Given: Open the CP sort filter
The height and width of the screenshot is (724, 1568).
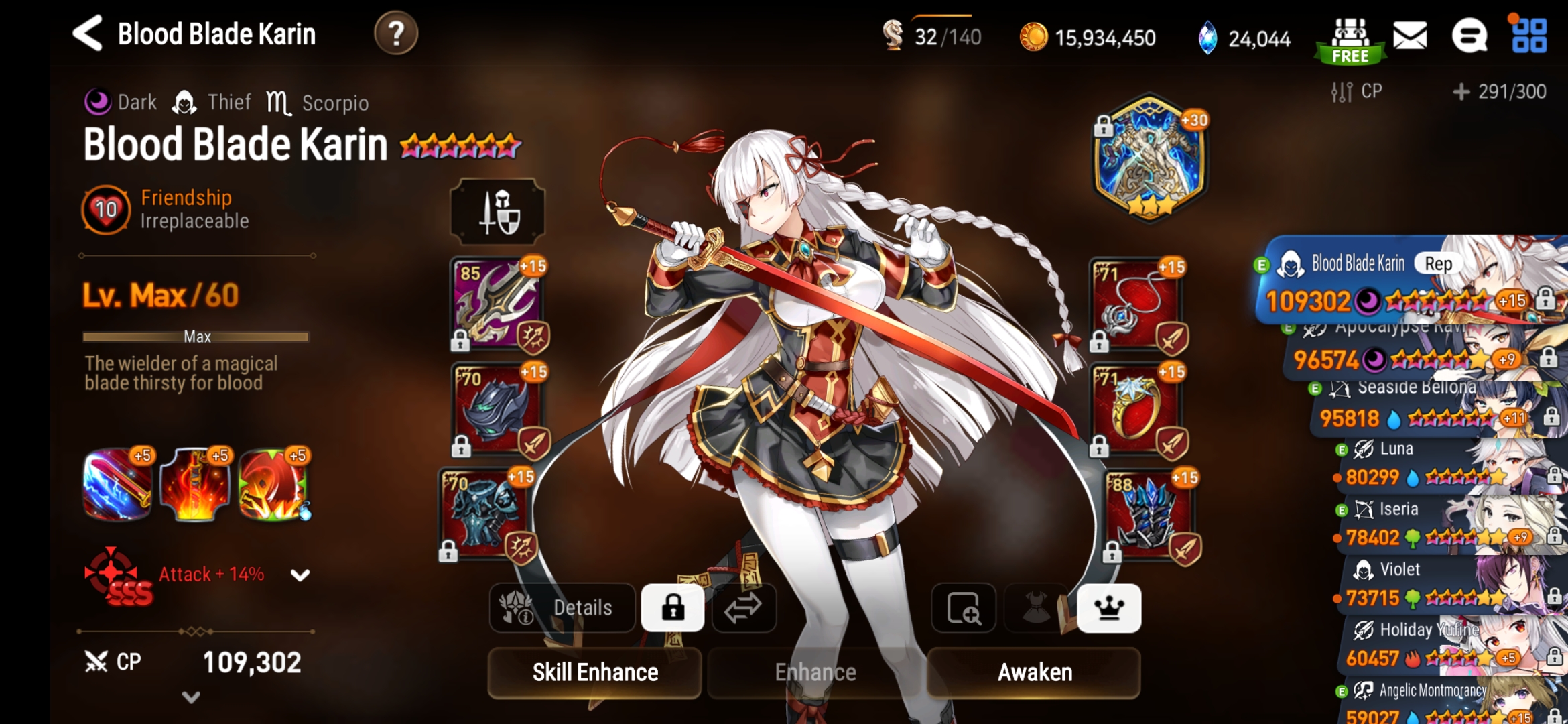Looking at the screenshot, I should coord(1357,91).
